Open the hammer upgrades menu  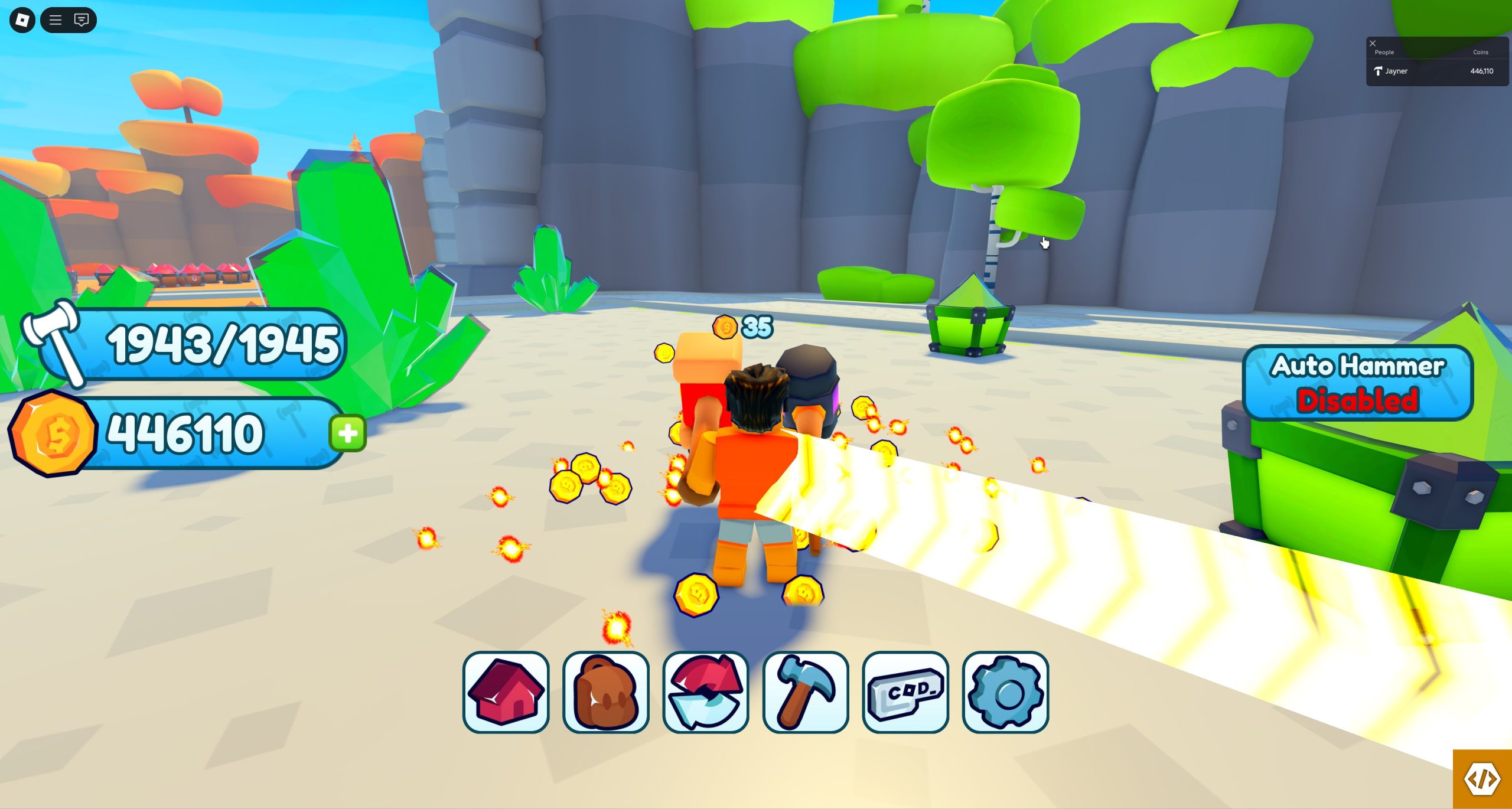click(x=805, y=692)
